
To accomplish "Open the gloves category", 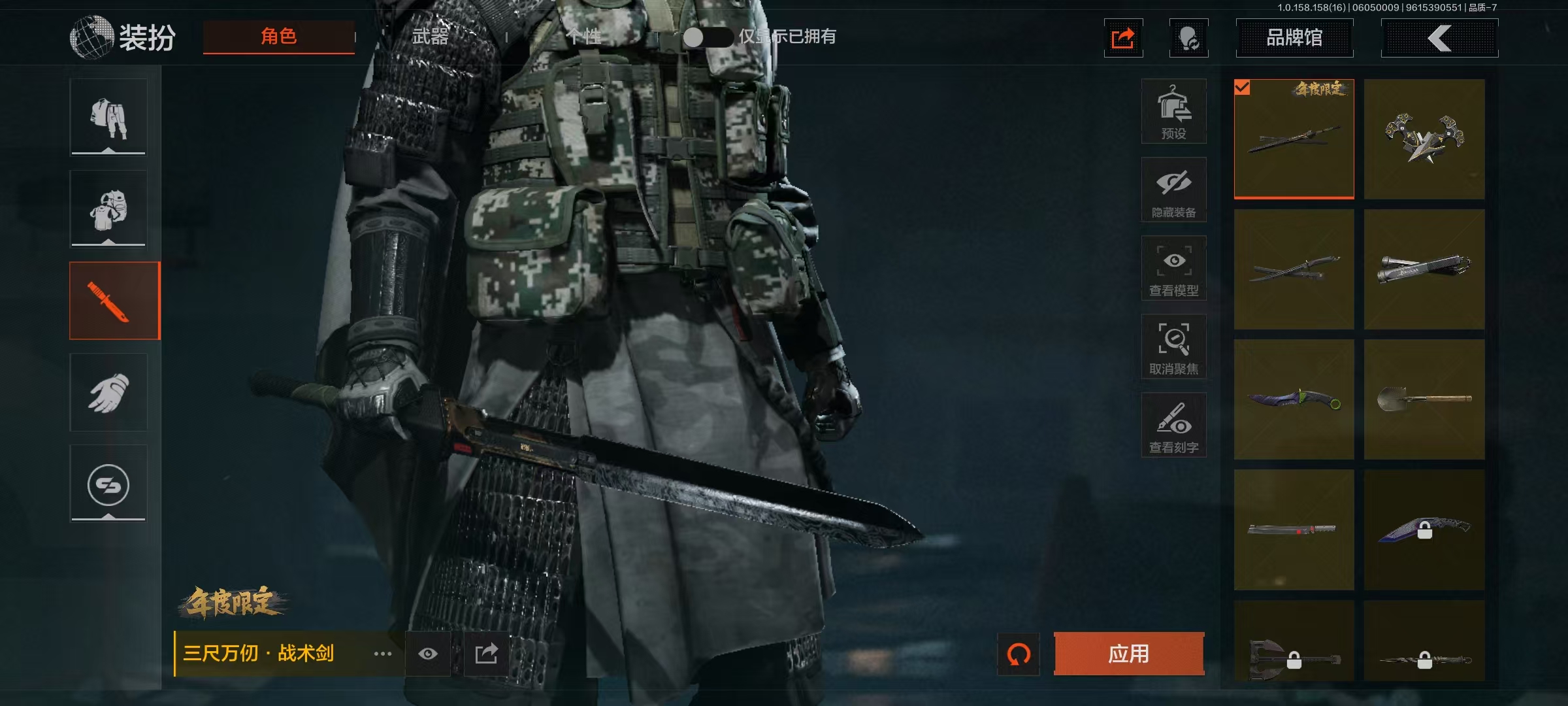I will [108, 392].
